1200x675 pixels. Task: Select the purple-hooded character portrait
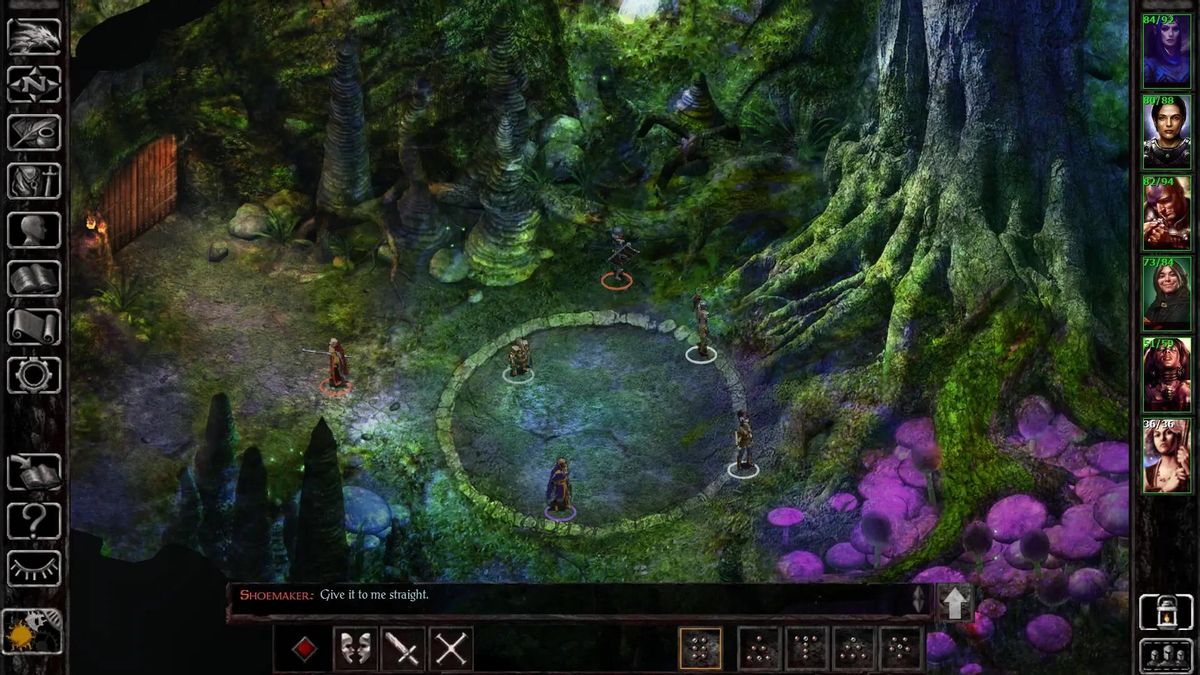[1166, 52]
